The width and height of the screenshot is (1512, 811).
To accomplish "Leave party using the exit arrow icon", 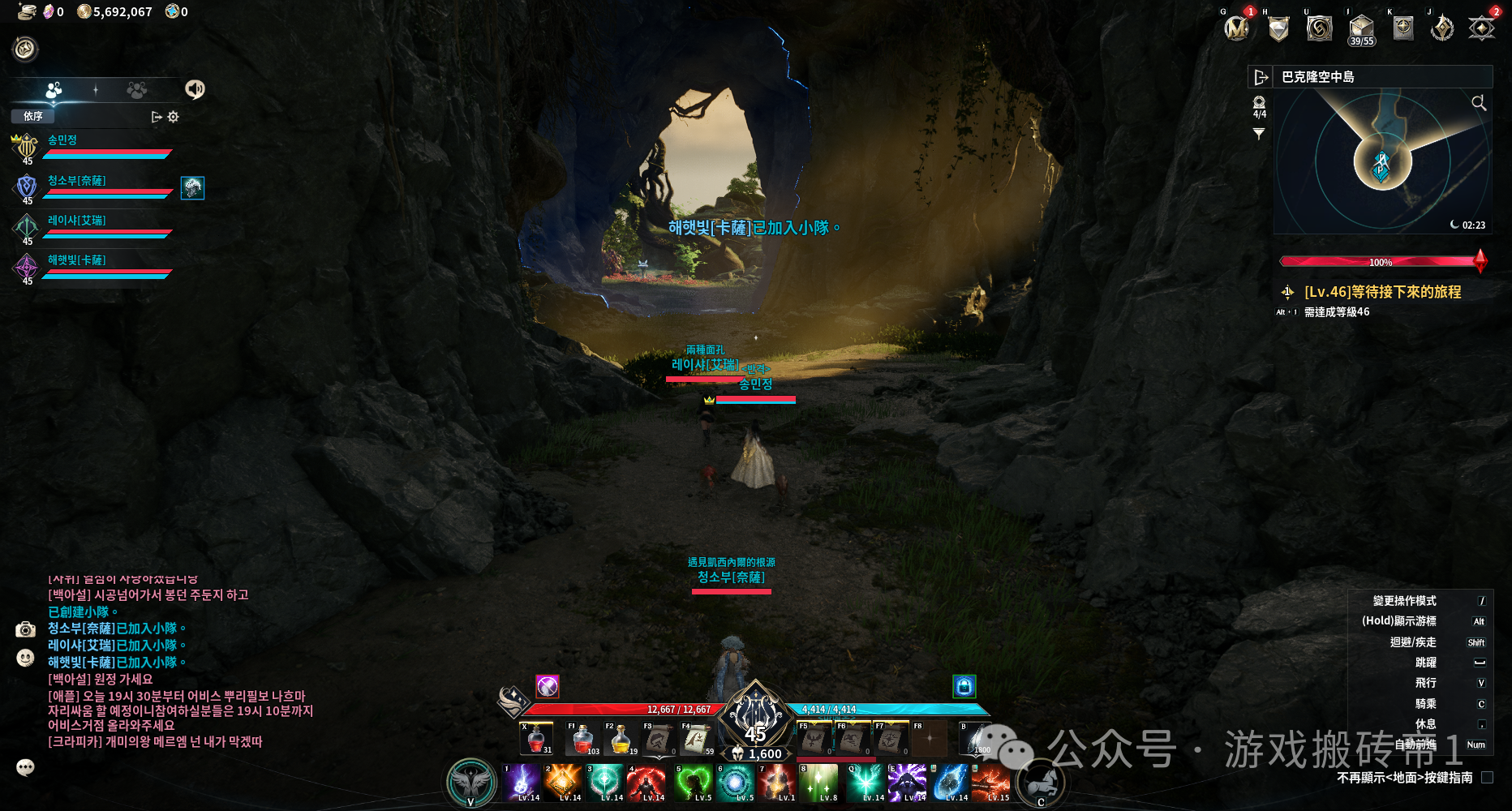I will [x=157, y=117].
